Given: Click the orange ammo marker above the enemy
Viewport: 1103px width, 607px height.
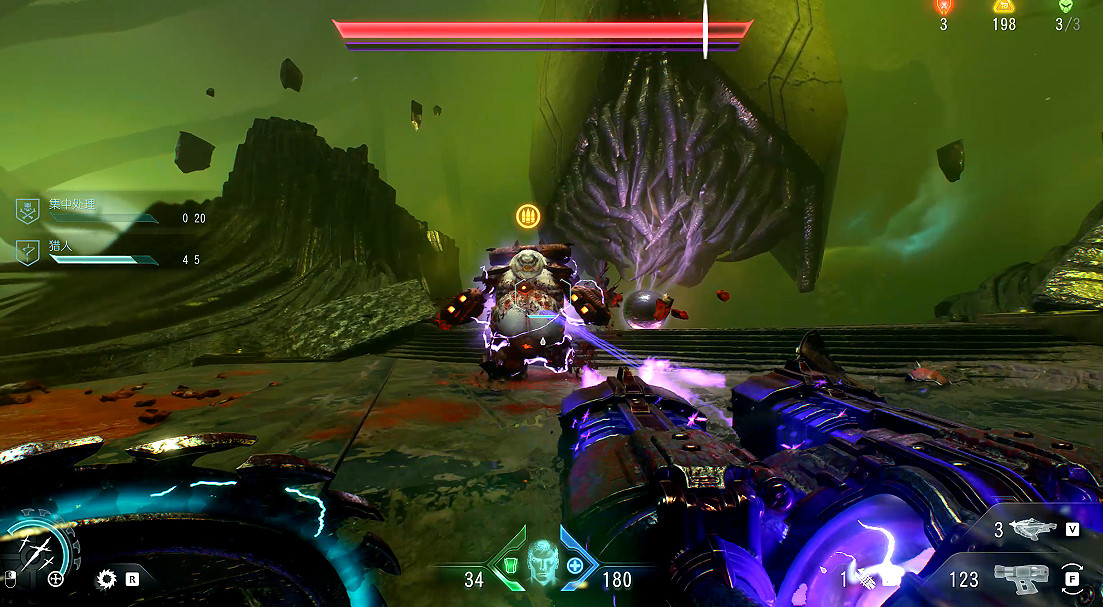Looking at the screenshot, I should click(x=527, y=215).
